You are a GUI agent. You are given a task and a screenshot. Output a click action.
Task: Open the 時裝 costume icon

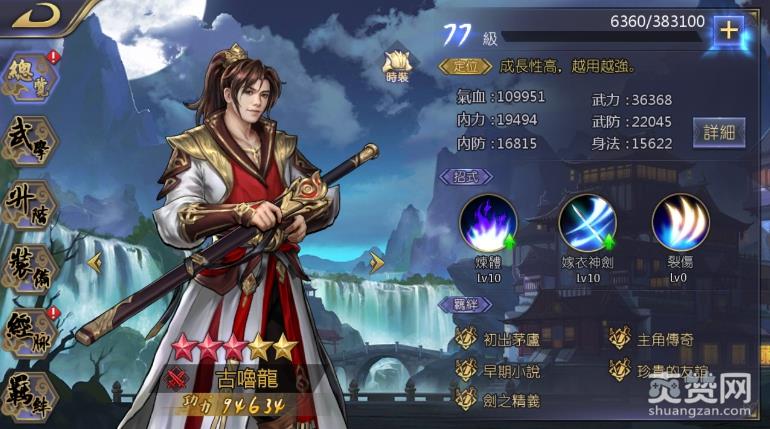click(x=397, y=66)
